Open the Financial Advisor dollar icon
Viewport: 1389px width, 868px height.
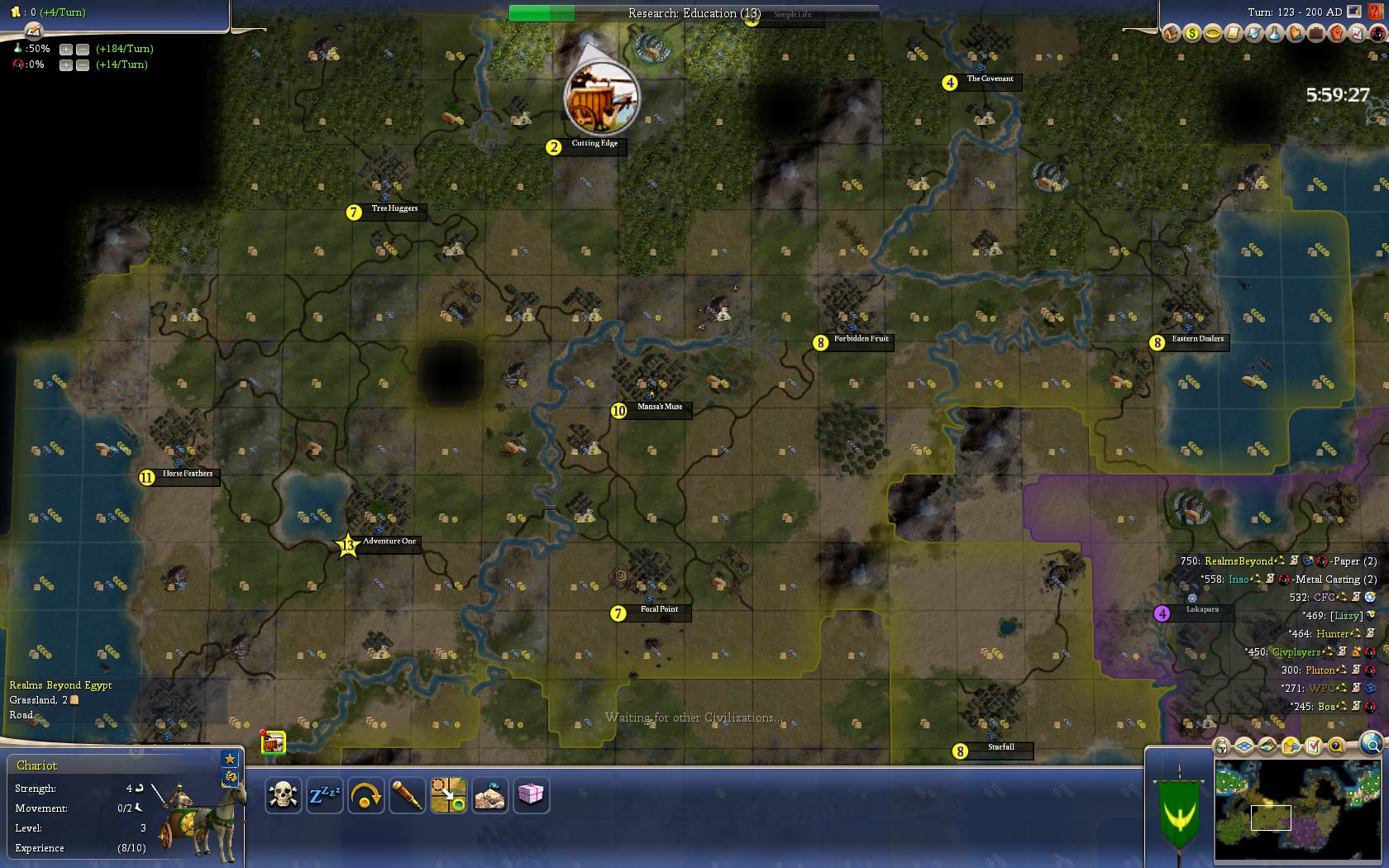[x=1191, y=33]
